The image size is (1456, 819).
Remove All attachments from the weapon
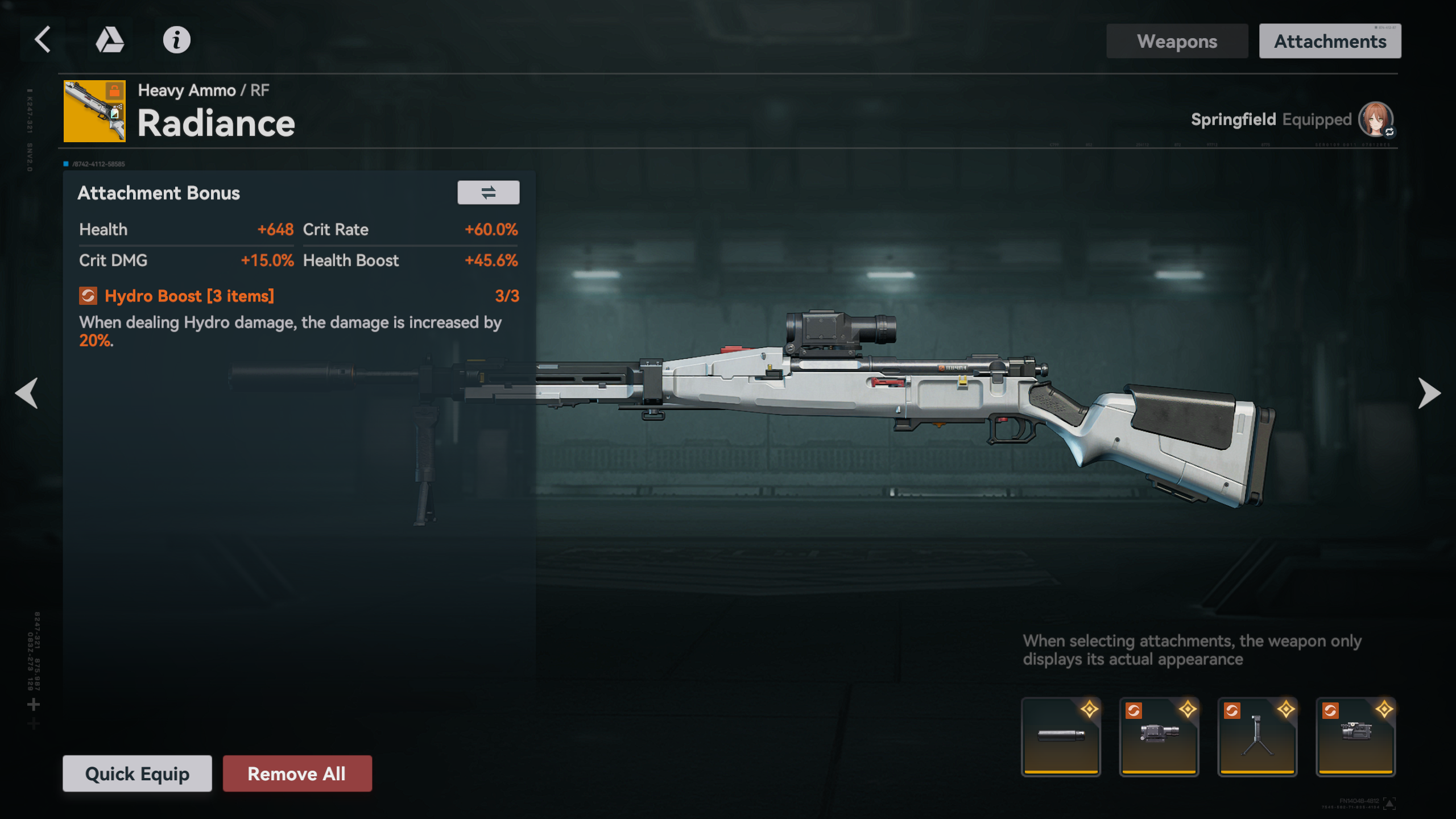pos(297,773)
